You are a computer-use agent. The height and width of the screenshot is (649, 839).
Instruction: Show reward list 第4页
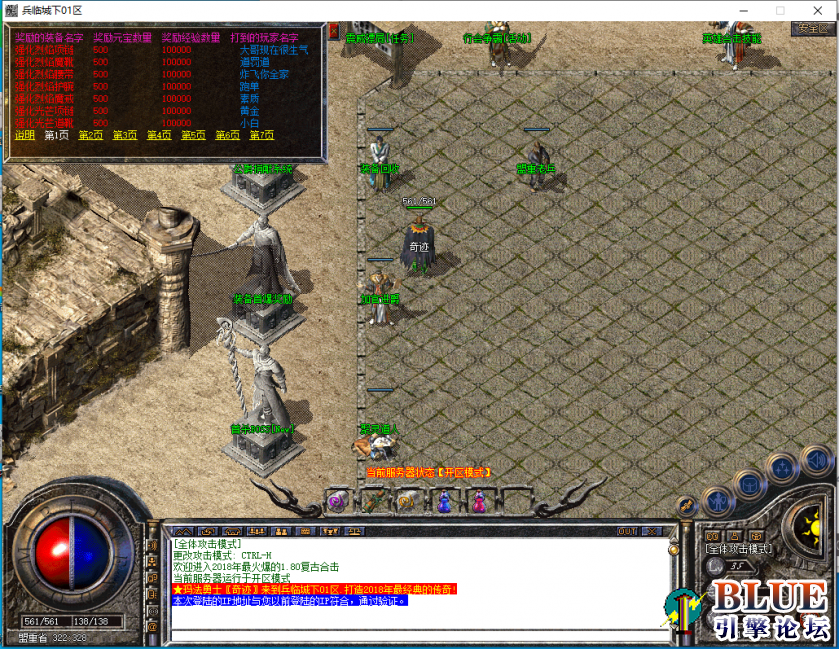pos(159,135)
